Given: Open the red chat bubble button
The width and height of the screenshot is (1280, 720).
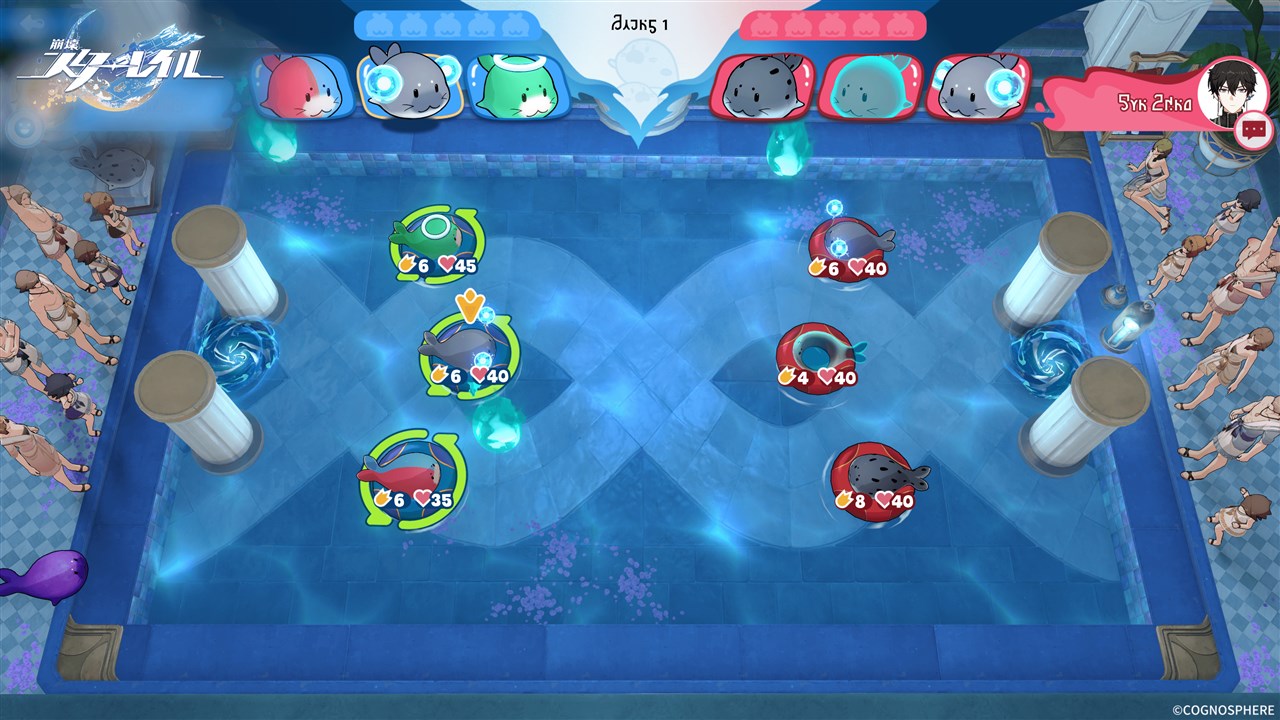Looking at the screenshot, I should click(1252, 130).
